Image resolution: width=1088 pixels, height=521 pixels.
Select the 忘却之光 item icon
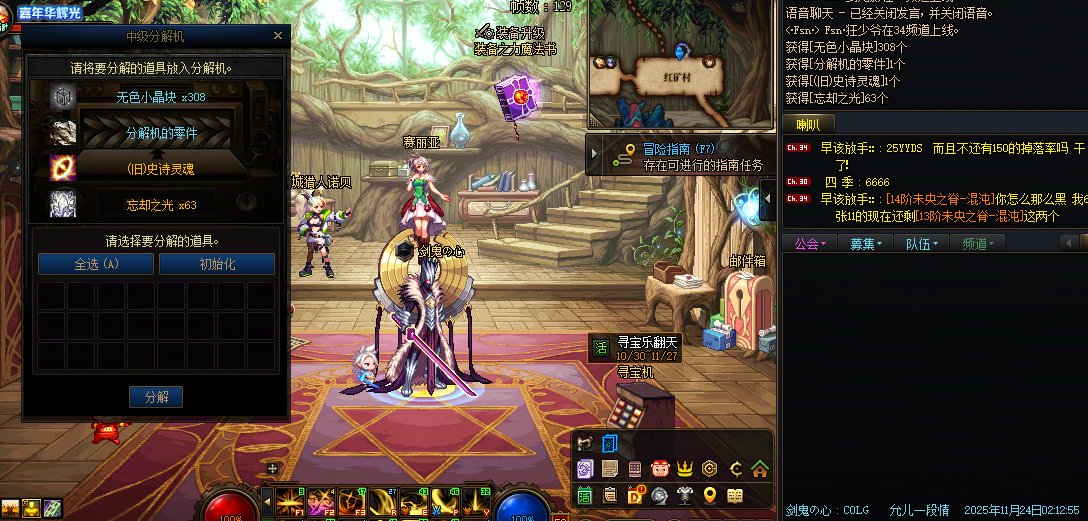(63, 204)
